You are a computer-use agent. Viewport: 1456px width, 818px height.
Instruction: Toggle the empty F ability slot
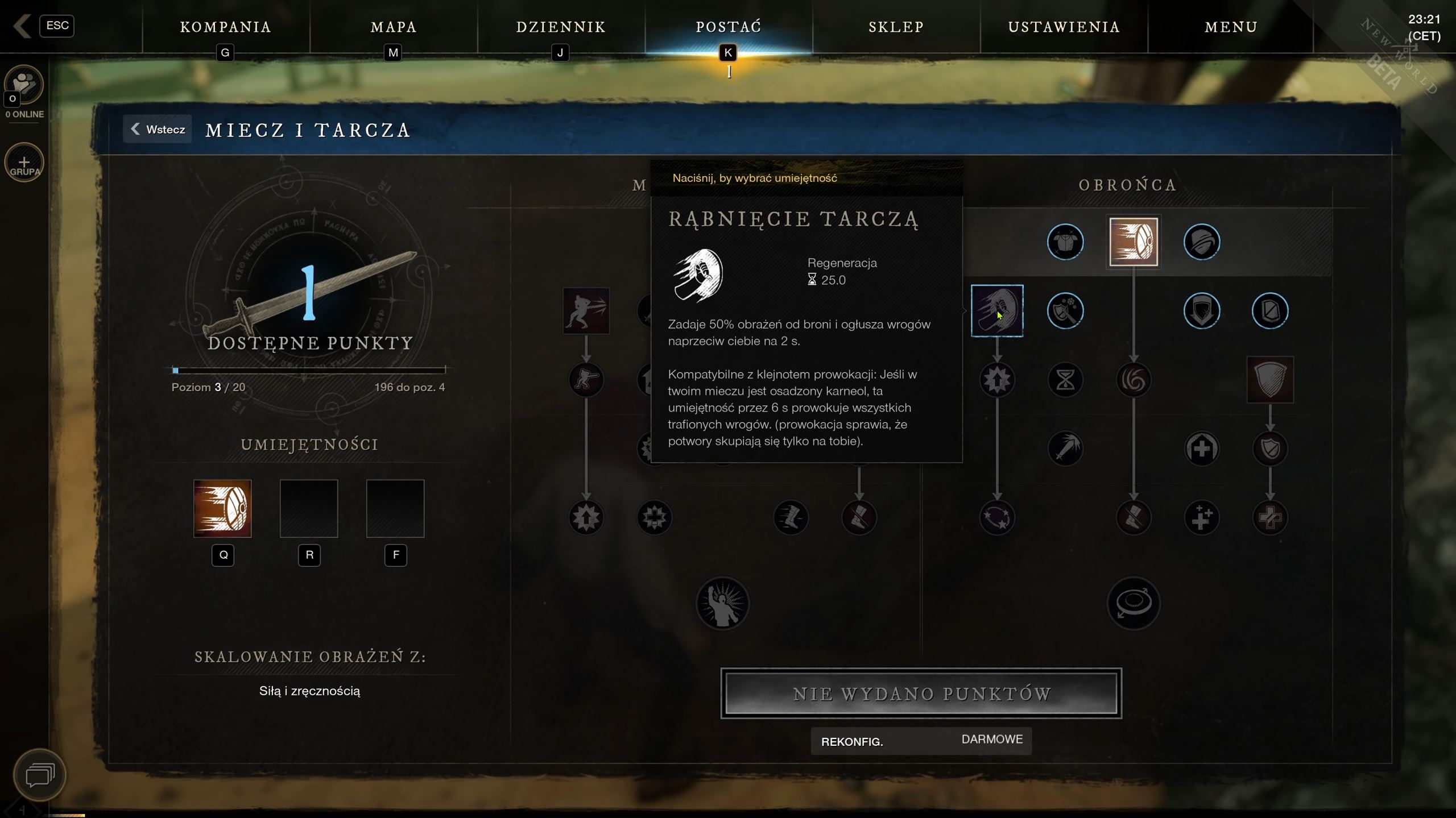[x=395, y=508]
